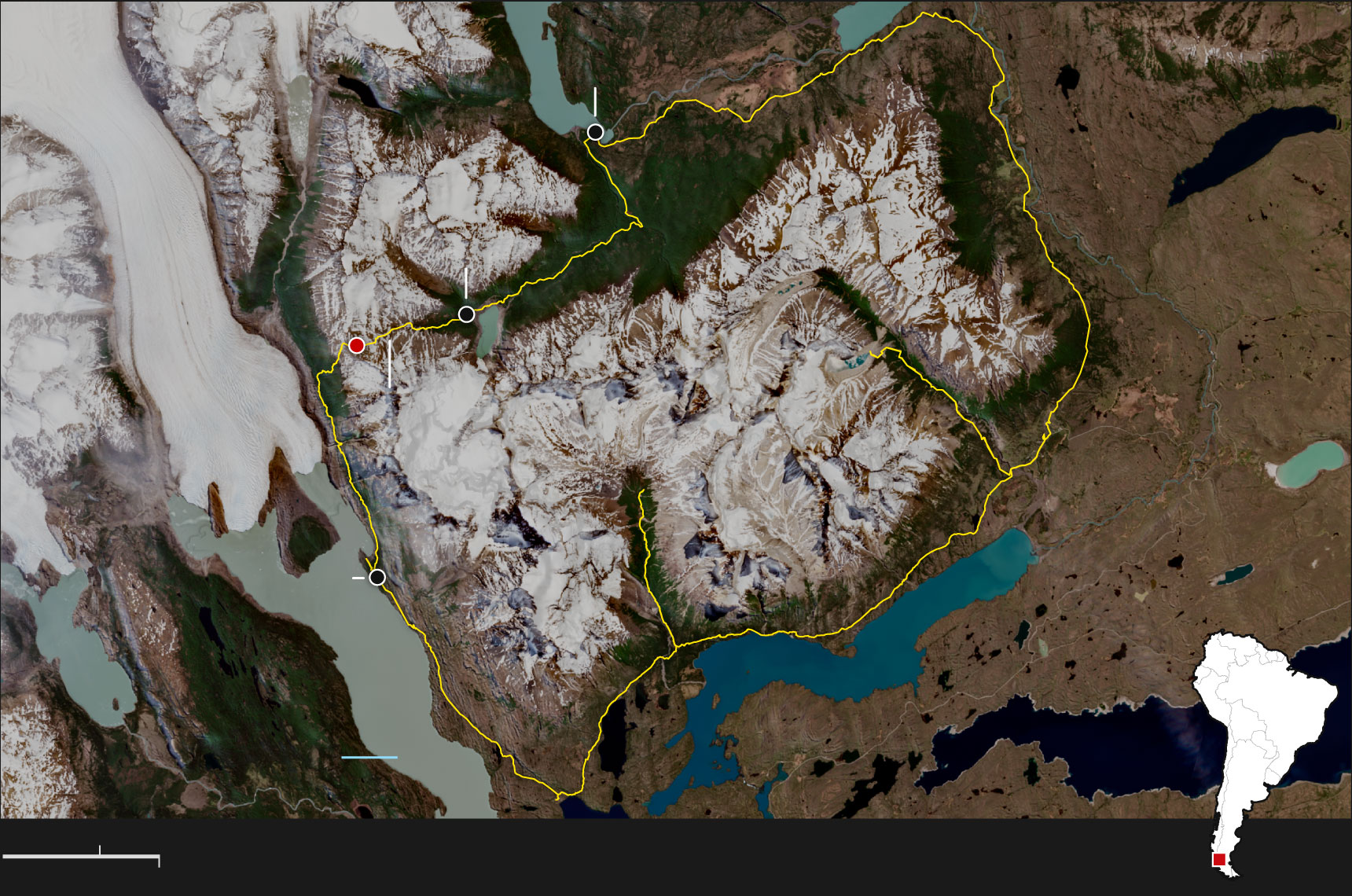This screenshot has height=896, width=1352.
Task: Select the black marker on the grey glacial lake shore
Action: pyautogui.click(x=377, y=577)
